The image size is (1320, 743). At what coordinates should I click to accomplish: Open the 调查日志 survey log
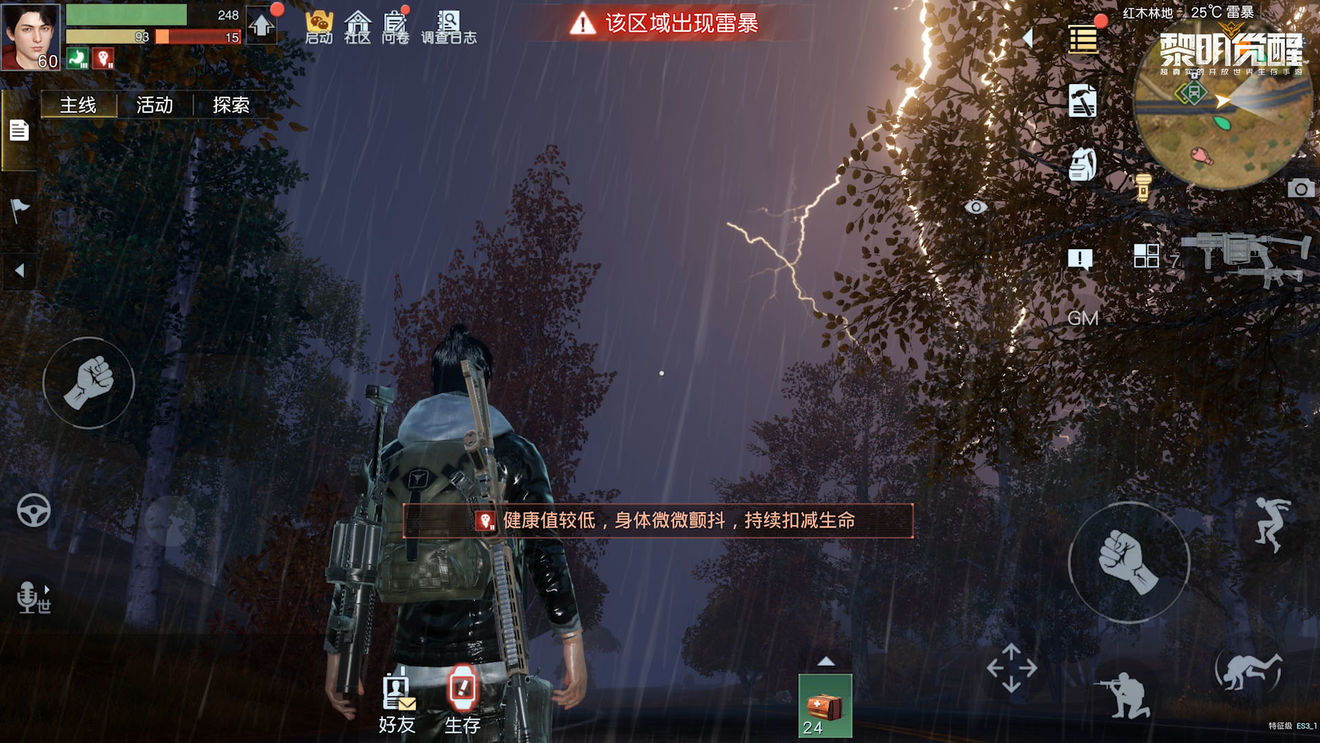tap(451, 25)
